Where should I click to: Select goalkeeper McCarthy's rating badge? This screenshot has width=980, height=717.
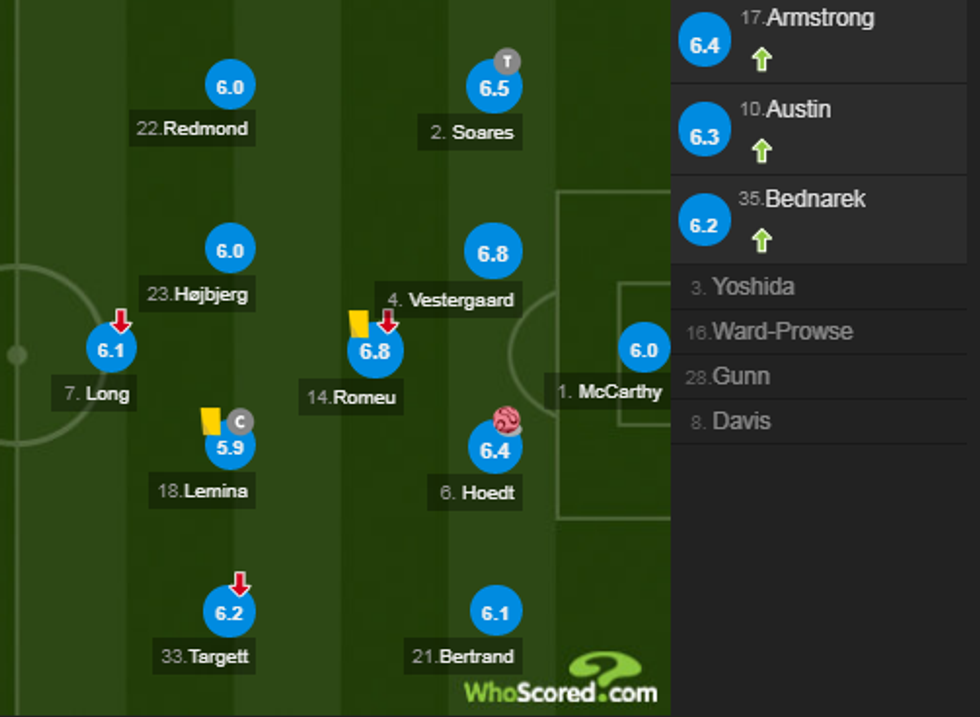point(644,350)
